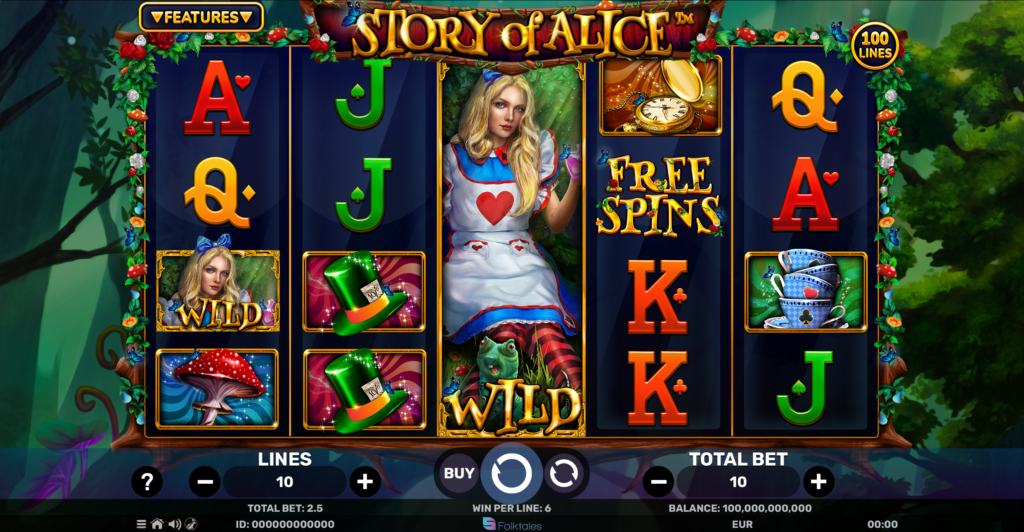Lower the total bet amount
The image size is (1024, 532).
pyautogui.click(x=657, y=482)
